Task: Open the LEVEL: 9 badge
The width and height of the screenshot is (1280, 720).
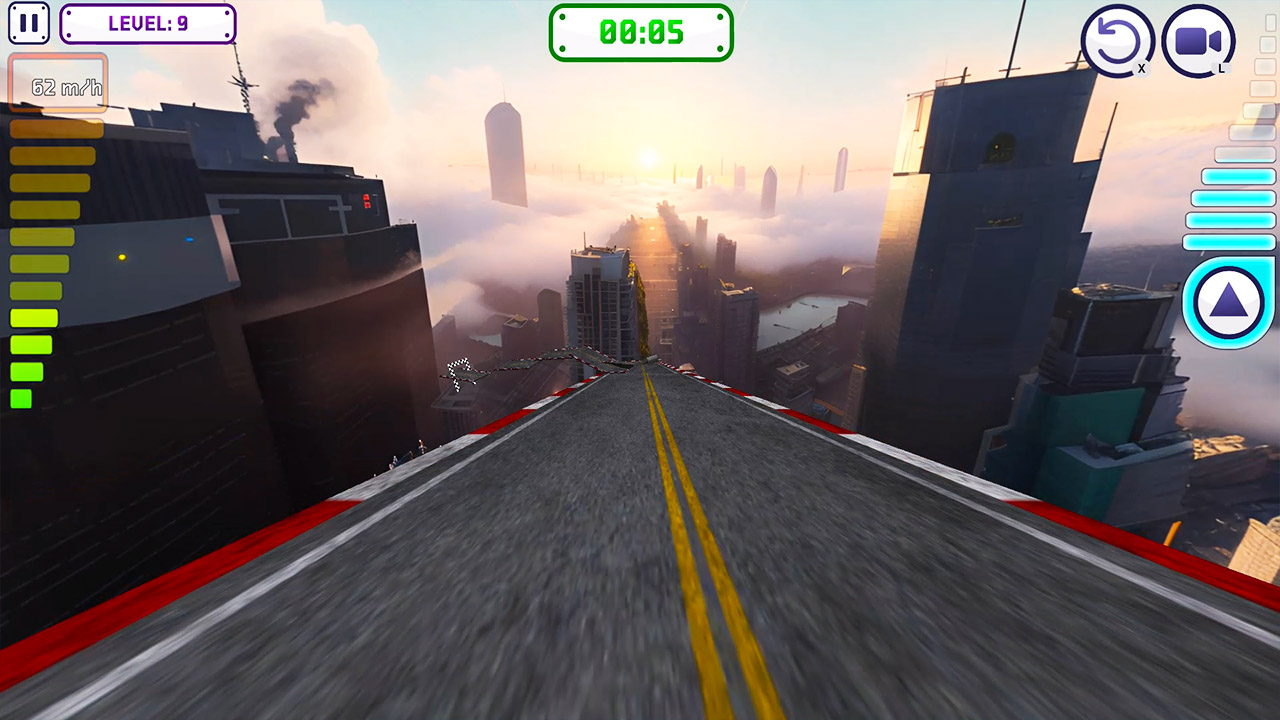Action: (x=147, y=24)
